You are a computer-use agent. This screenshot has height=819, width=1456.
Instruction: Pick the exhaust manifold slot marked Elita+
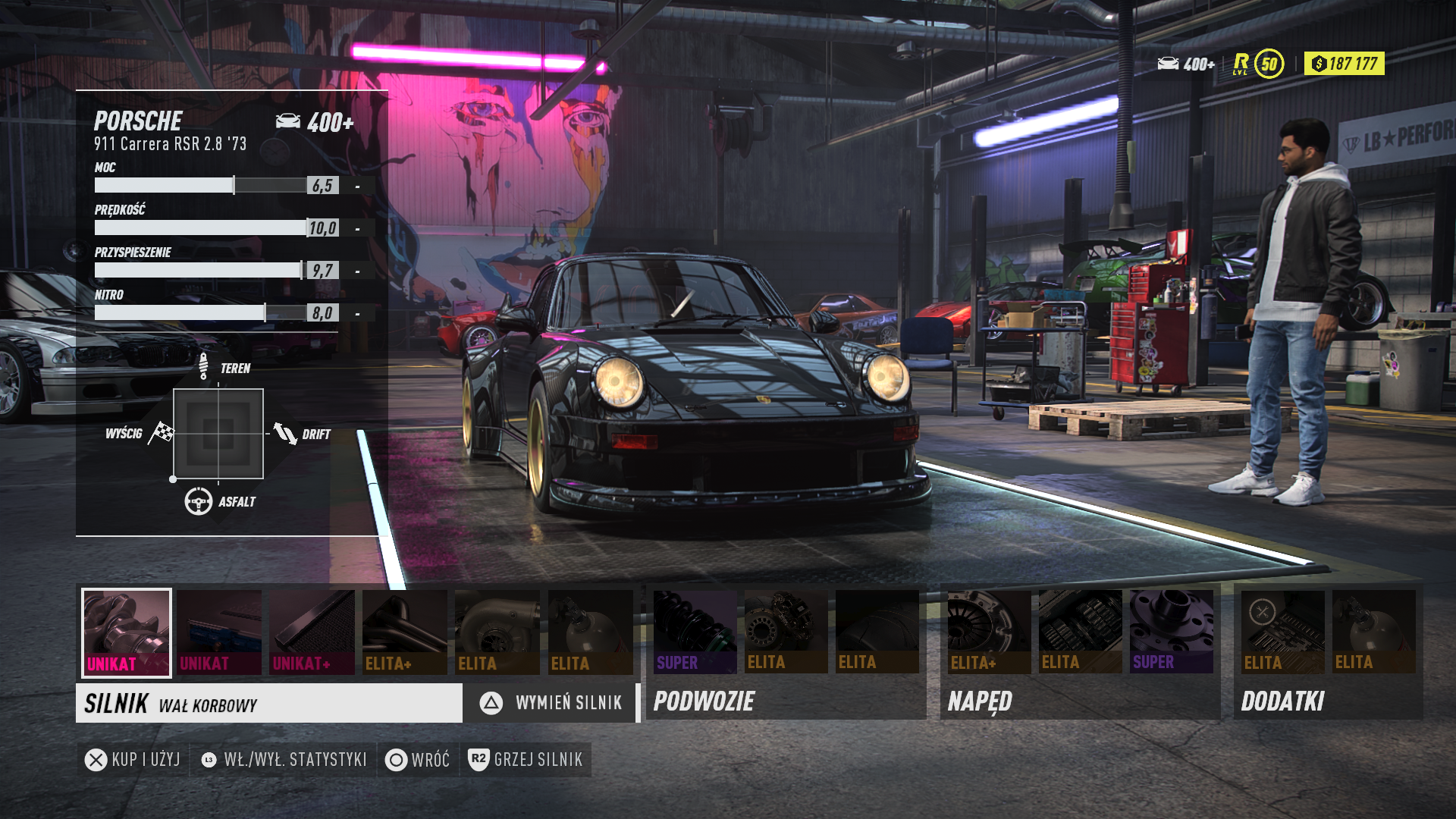[x=405, y=632]
